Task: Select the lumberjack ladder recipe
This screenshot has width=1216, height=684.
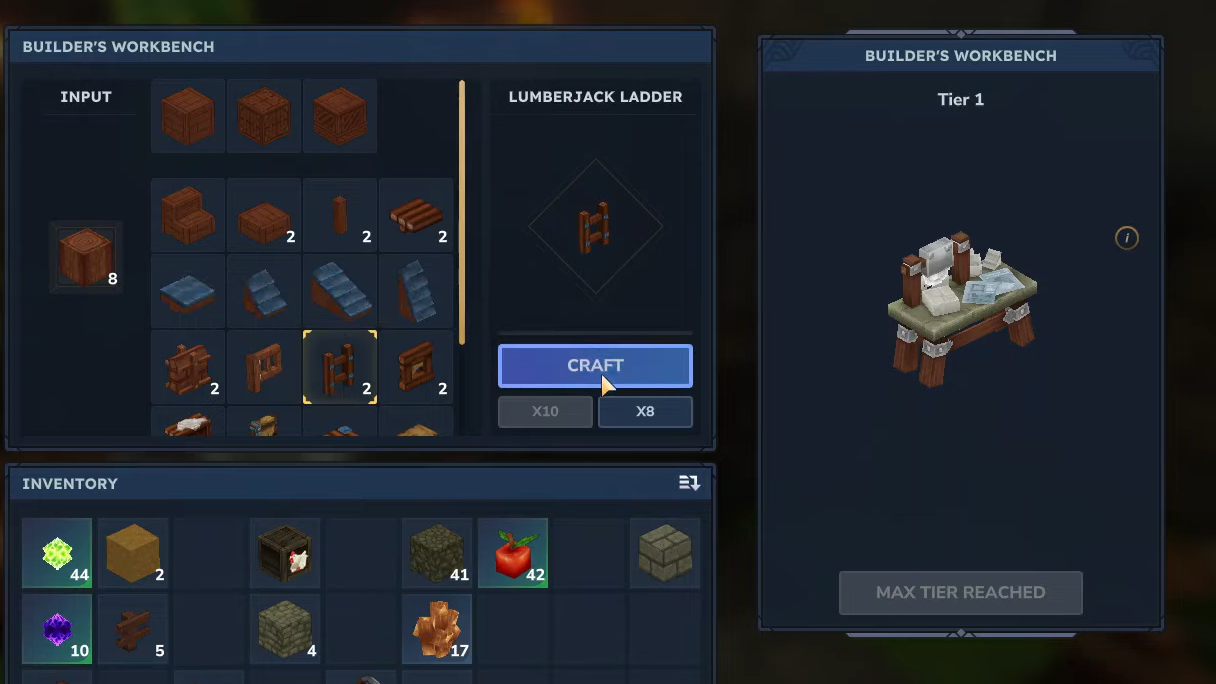Action: click(340, 367)
